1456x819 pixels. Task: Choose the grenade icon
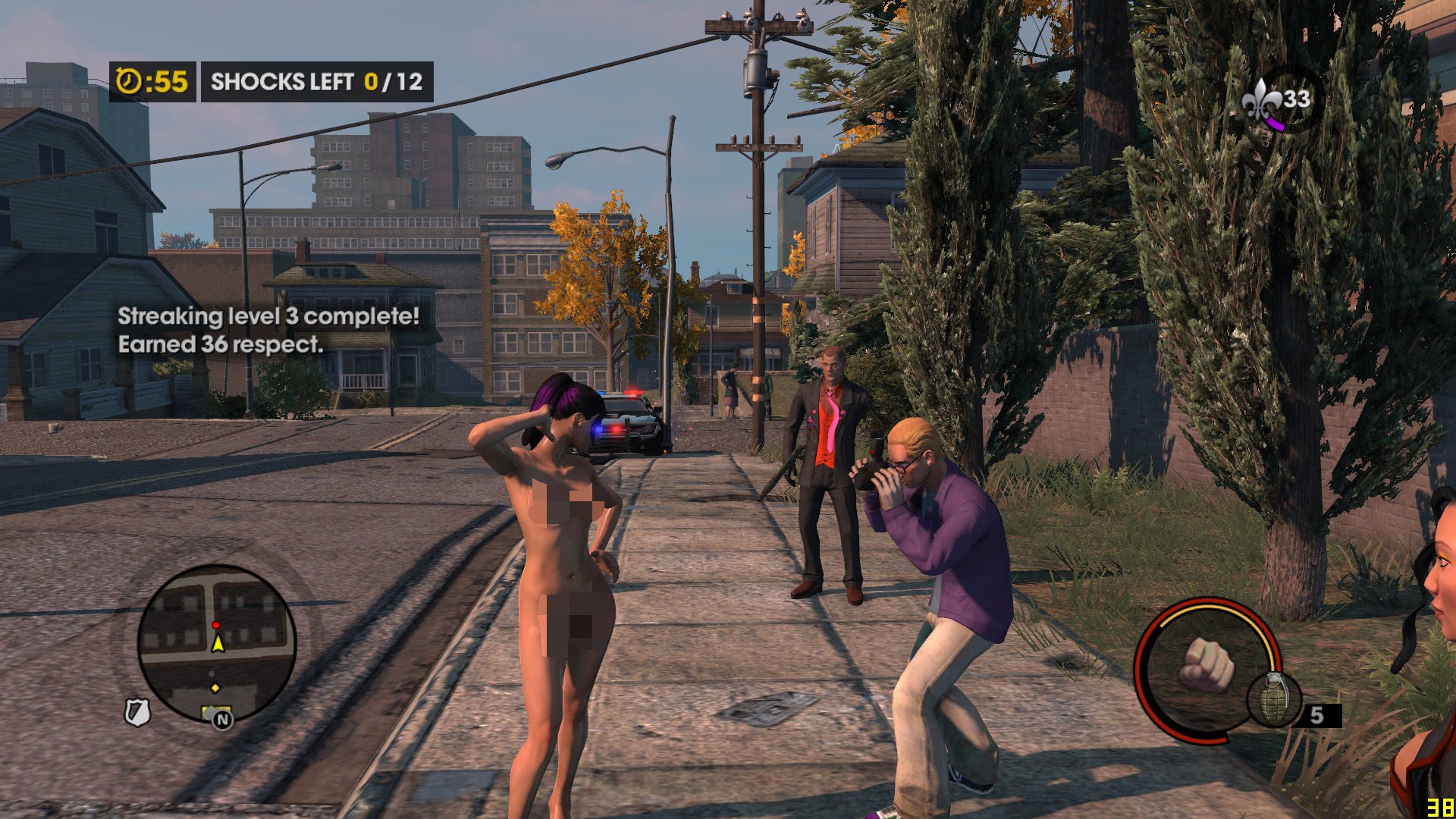pyautogui.click(x=1274, y=698)
